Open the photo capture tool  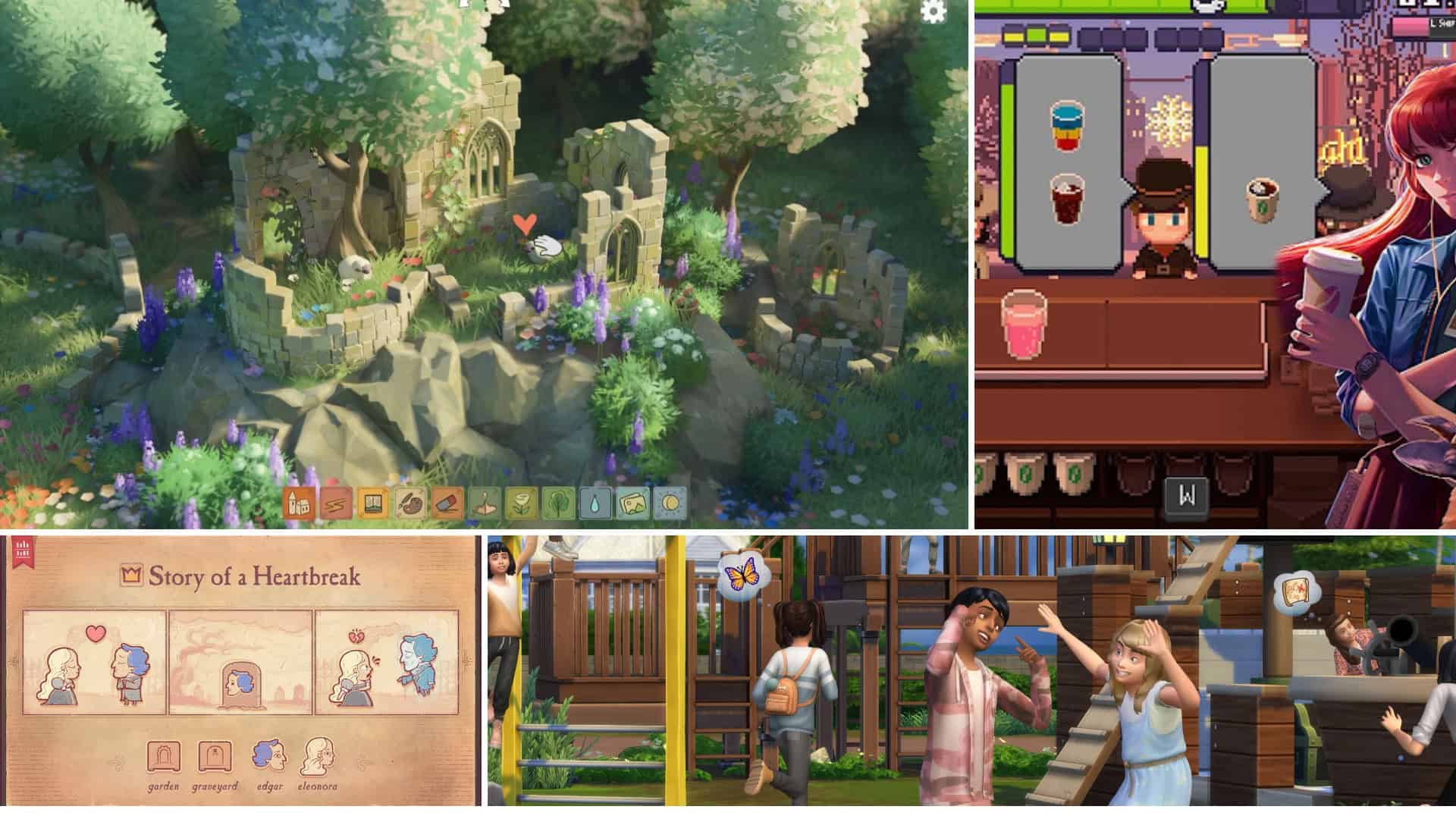click(x=632, y=502)
